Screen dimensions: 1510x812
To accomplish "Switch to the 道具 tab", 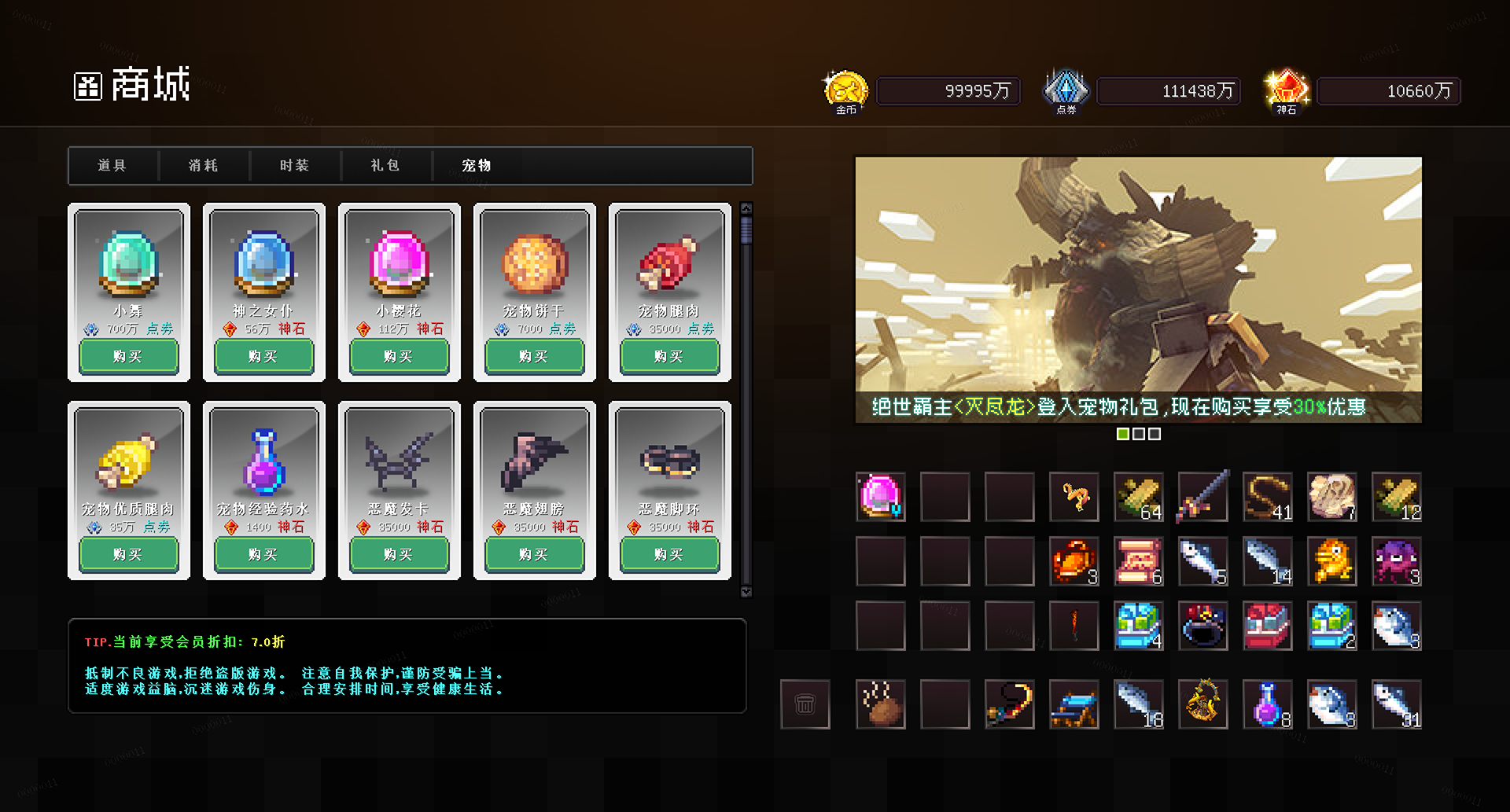I will tap(112, 166).
